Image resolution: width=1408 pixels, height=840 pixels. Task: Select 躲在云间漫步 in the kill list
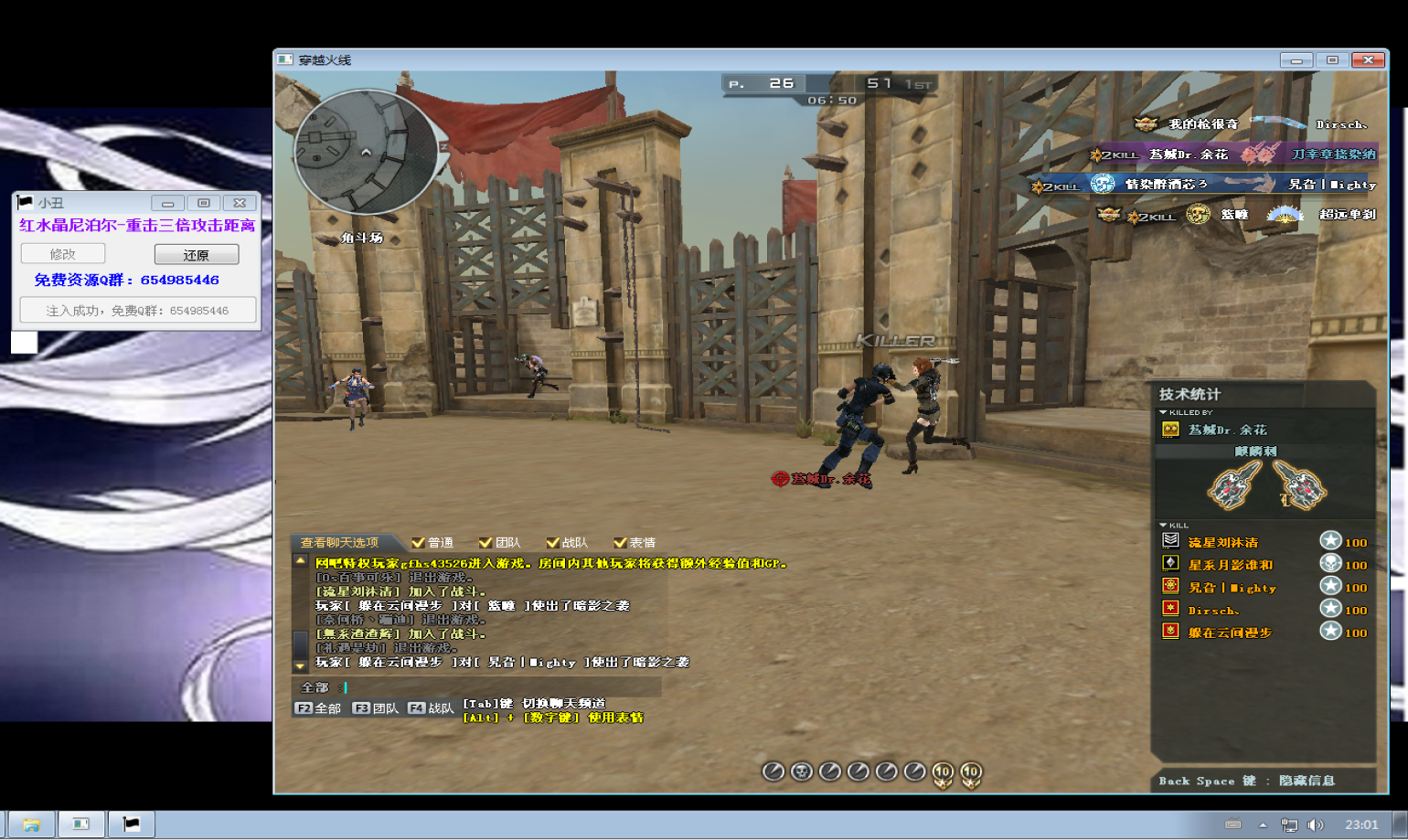click(1230, 632)
